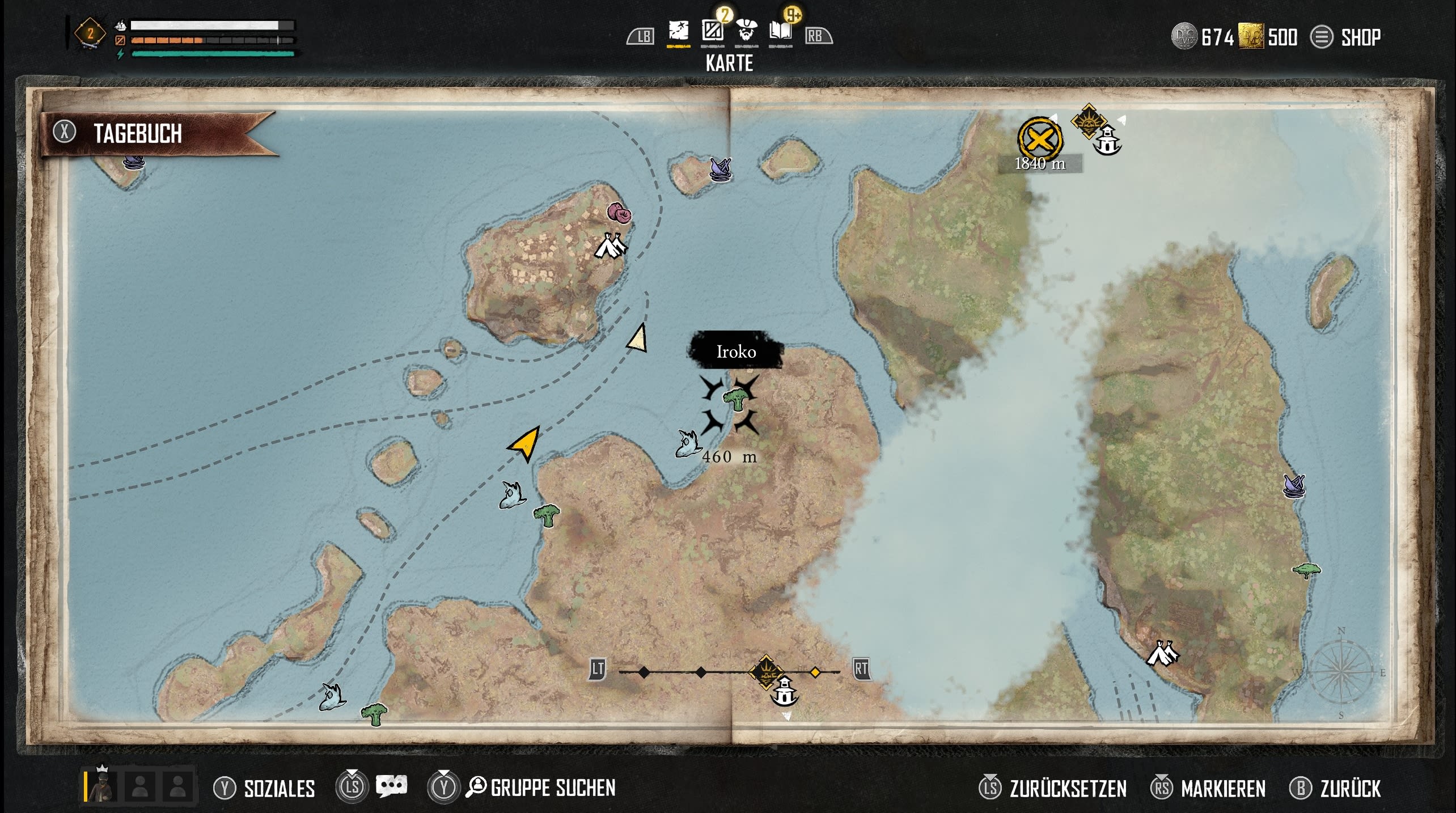Open the Shop
This screenshot has width=1456, height=813.
coord(1346,37)
